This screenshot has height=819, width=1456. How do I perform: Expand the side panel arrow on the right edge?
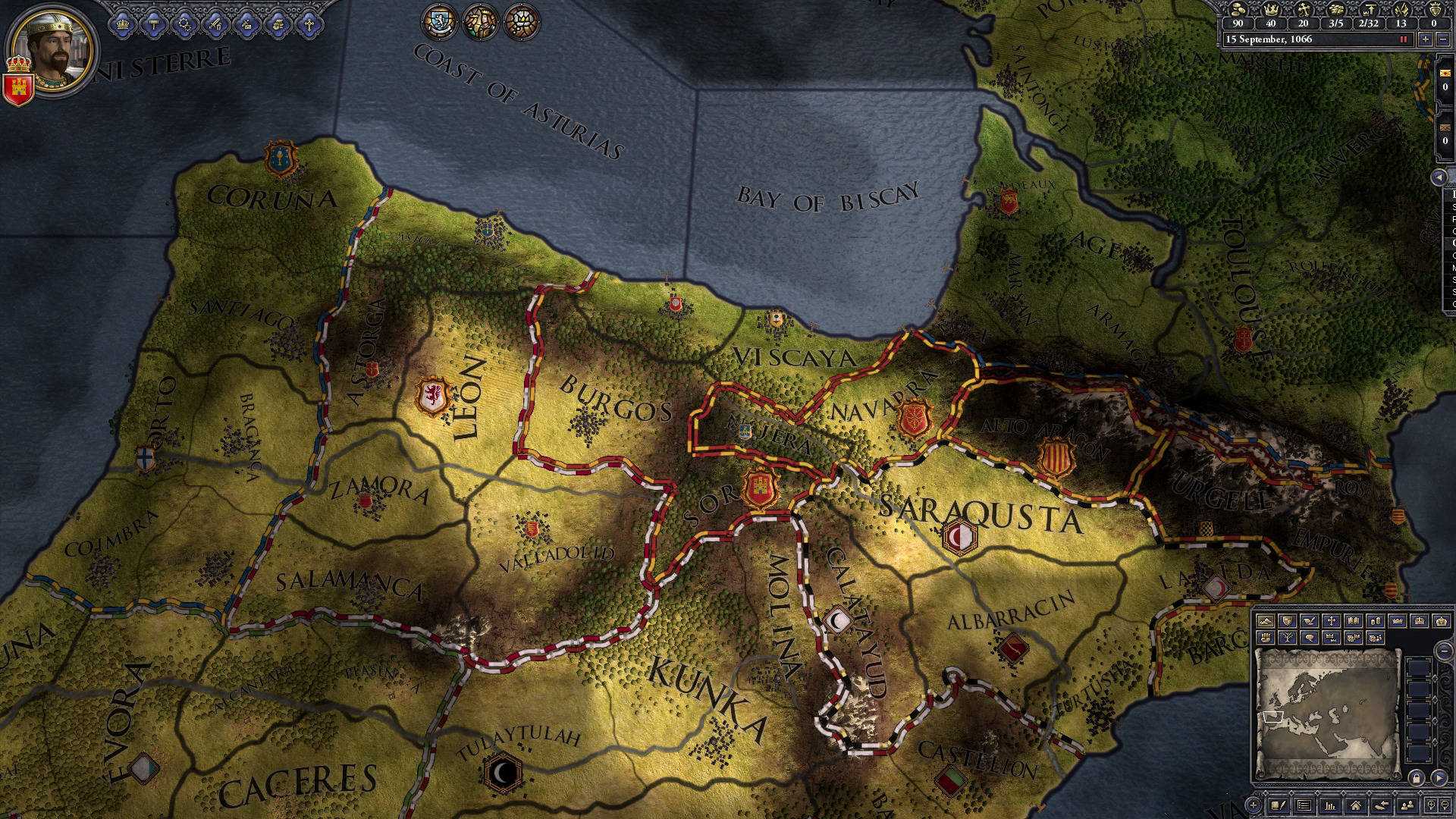pos(1439,177)
